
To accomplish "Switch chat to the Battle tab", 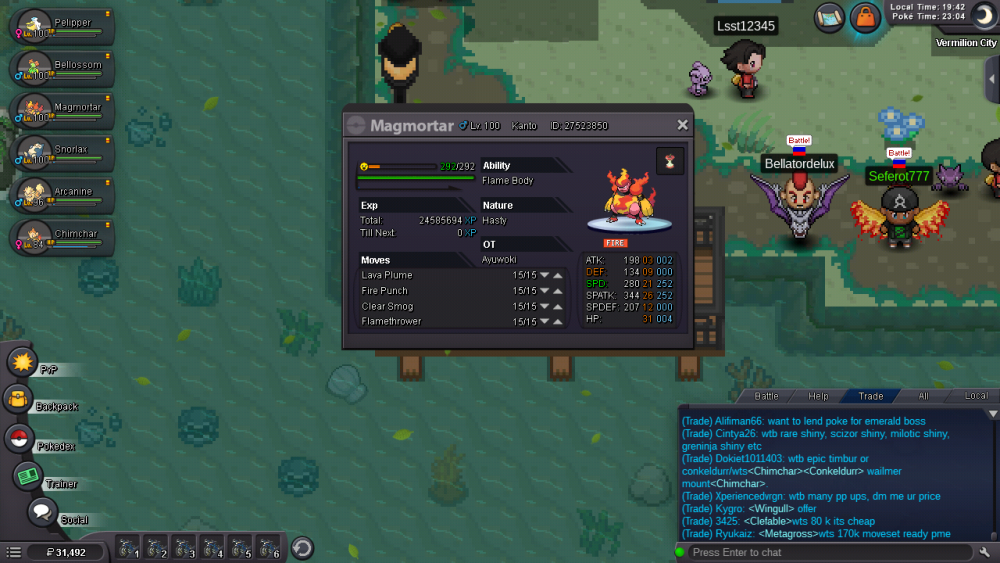I will point(766,396).
